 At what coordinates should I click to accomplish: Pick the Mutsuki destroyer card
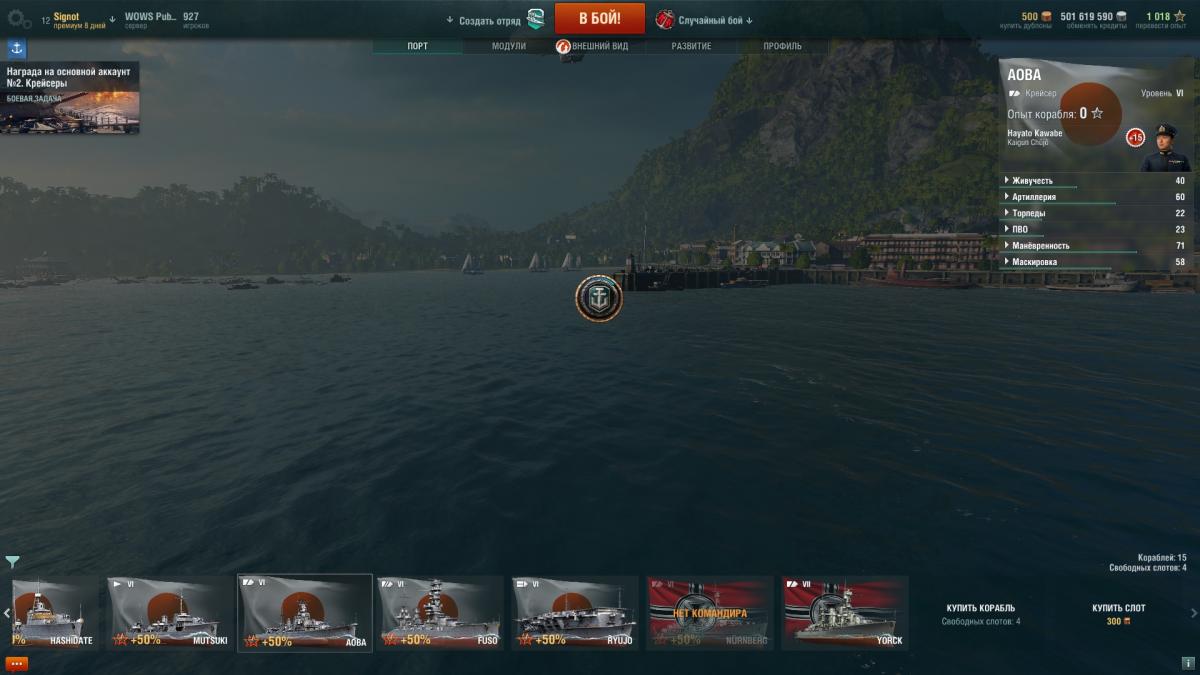(x=170, y=612)
